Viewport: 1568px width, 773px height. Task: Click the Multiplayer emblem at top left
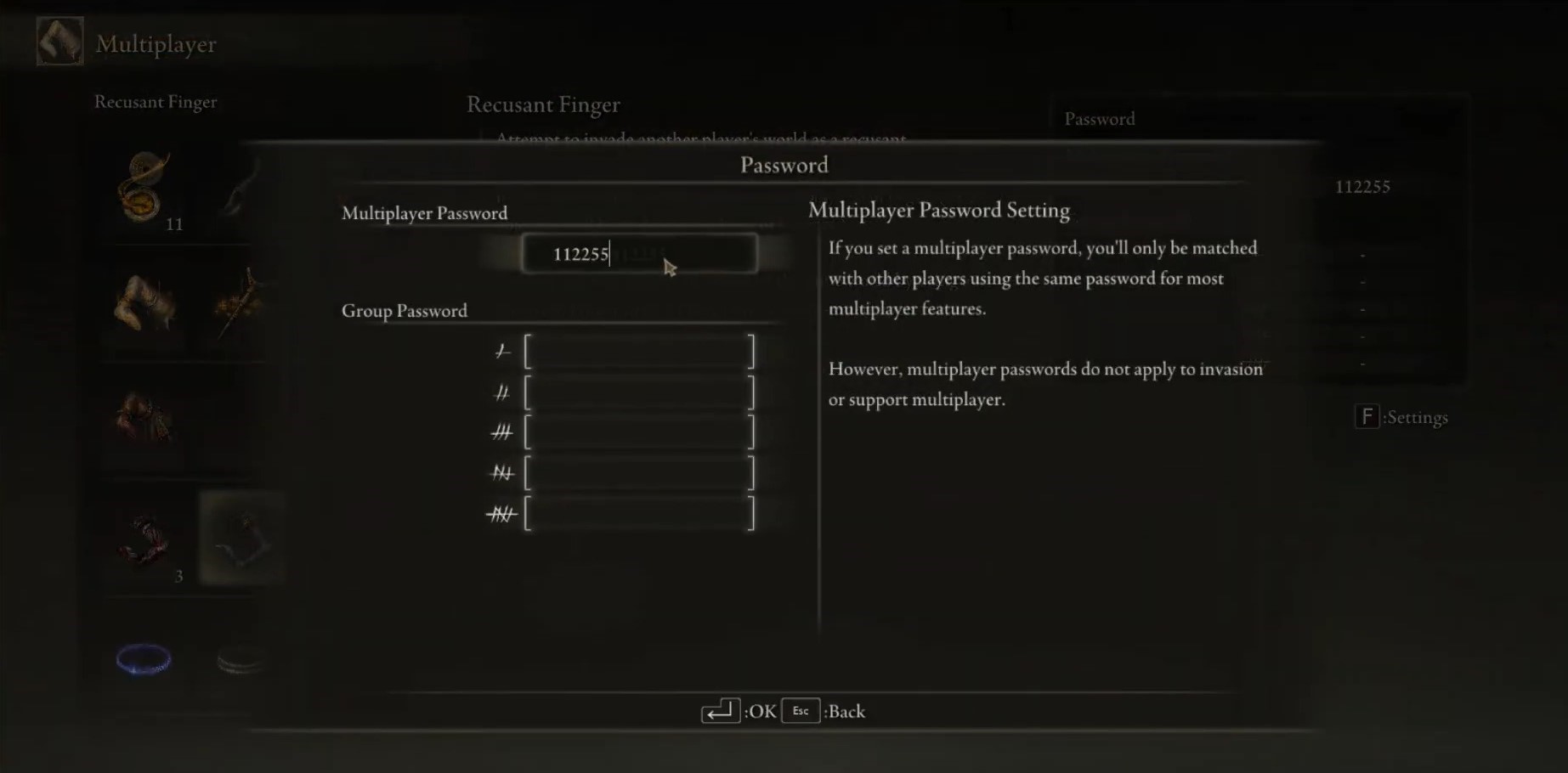[58, 40]
